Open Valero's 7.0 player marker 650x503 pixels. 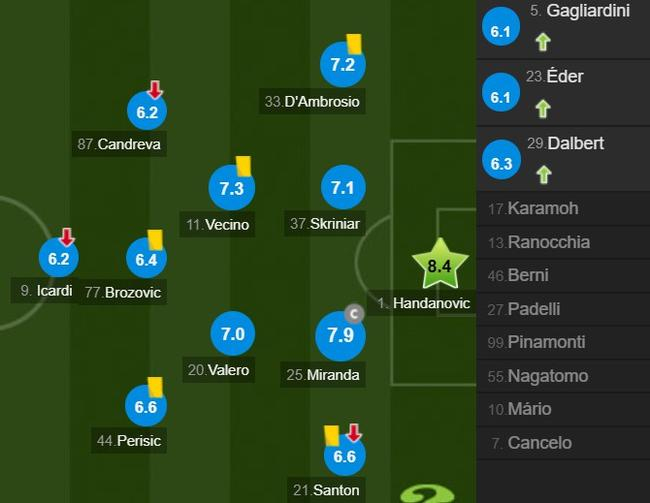[232, 334]
